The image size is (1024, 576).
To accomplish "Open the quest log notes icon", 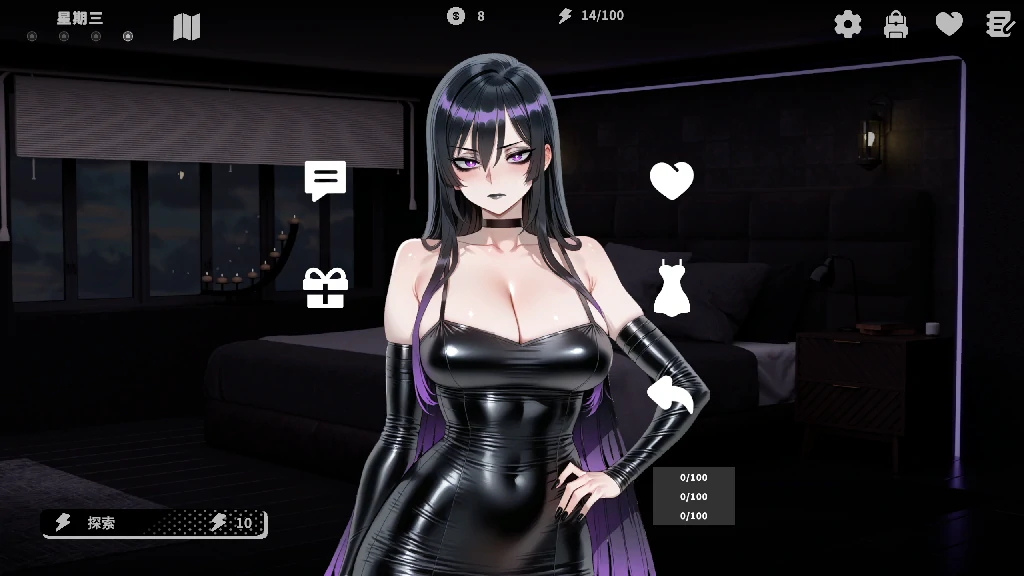I will click(1000, 24).
